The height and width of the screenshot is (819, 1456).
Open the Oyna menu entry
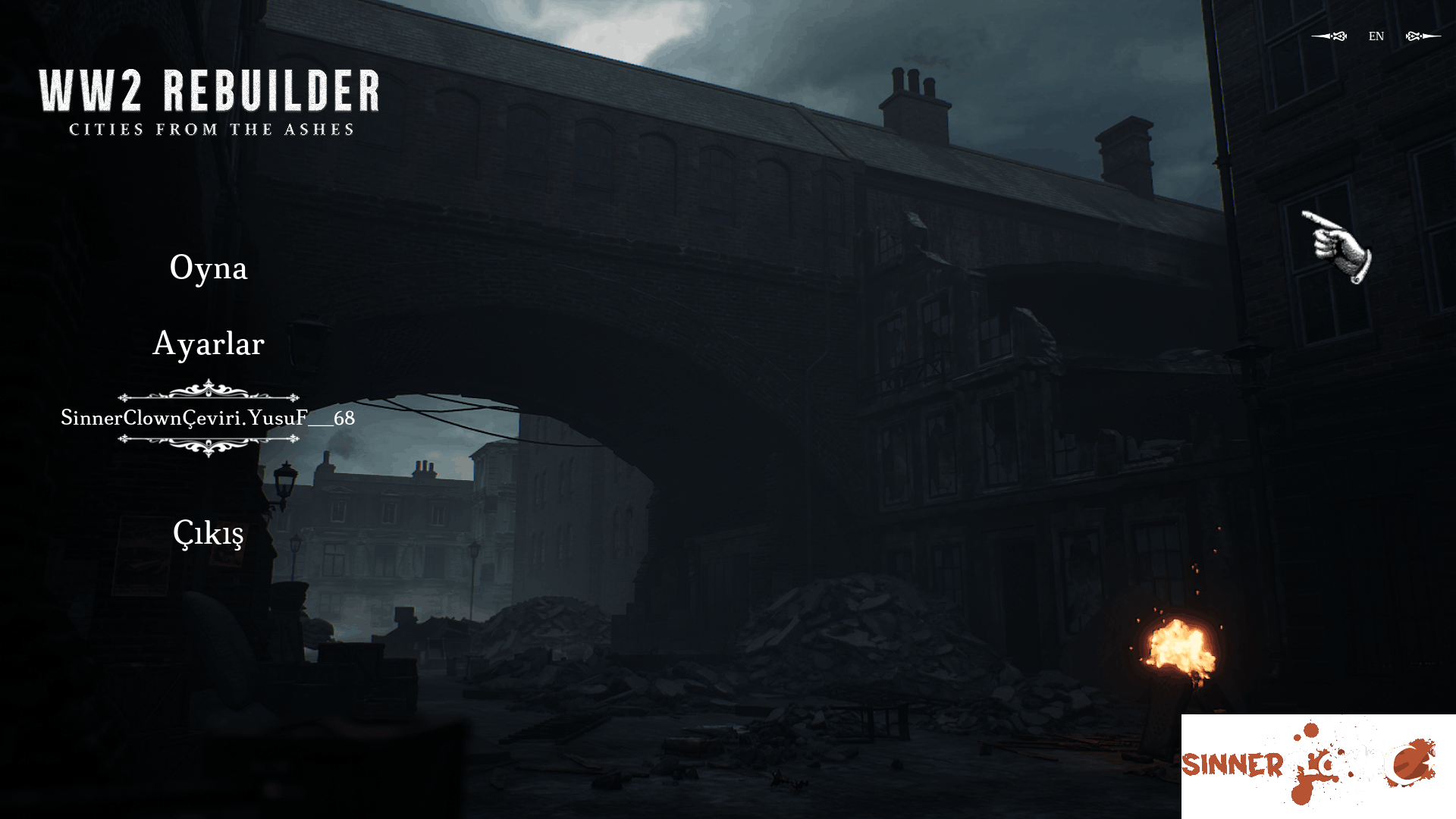pyautogui.click(x=209, y=268)
